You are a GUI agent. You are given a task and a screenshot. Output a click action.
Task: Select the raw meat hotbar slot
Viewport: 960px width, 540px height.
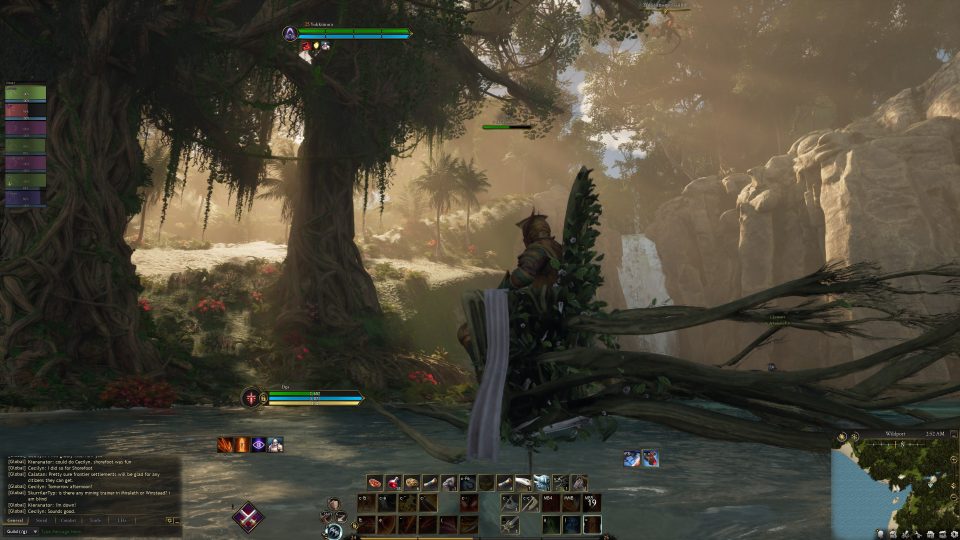[x=375, y=482]
